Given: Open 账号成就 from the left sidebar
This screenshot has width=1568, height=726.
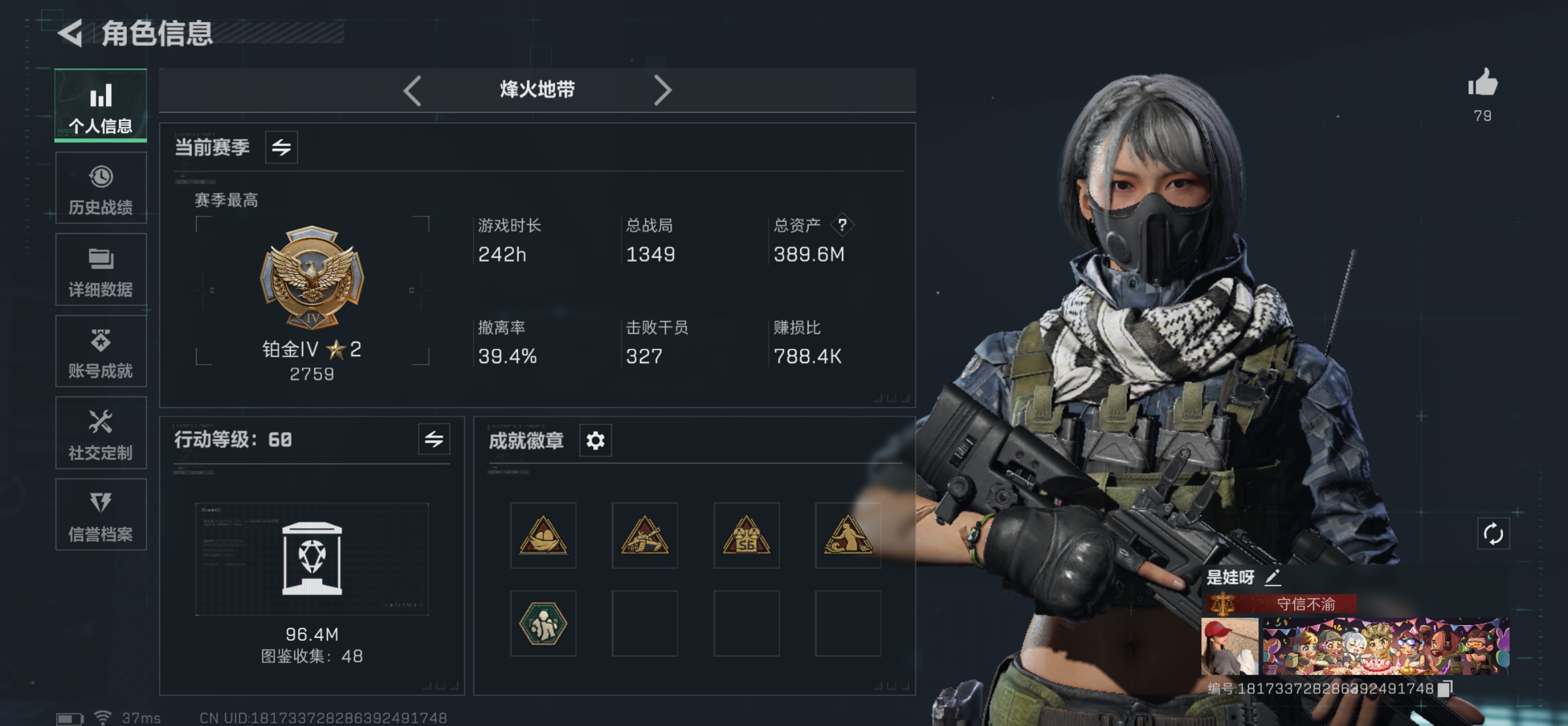Looking at the screenshot, I should [x=100, y=351].
